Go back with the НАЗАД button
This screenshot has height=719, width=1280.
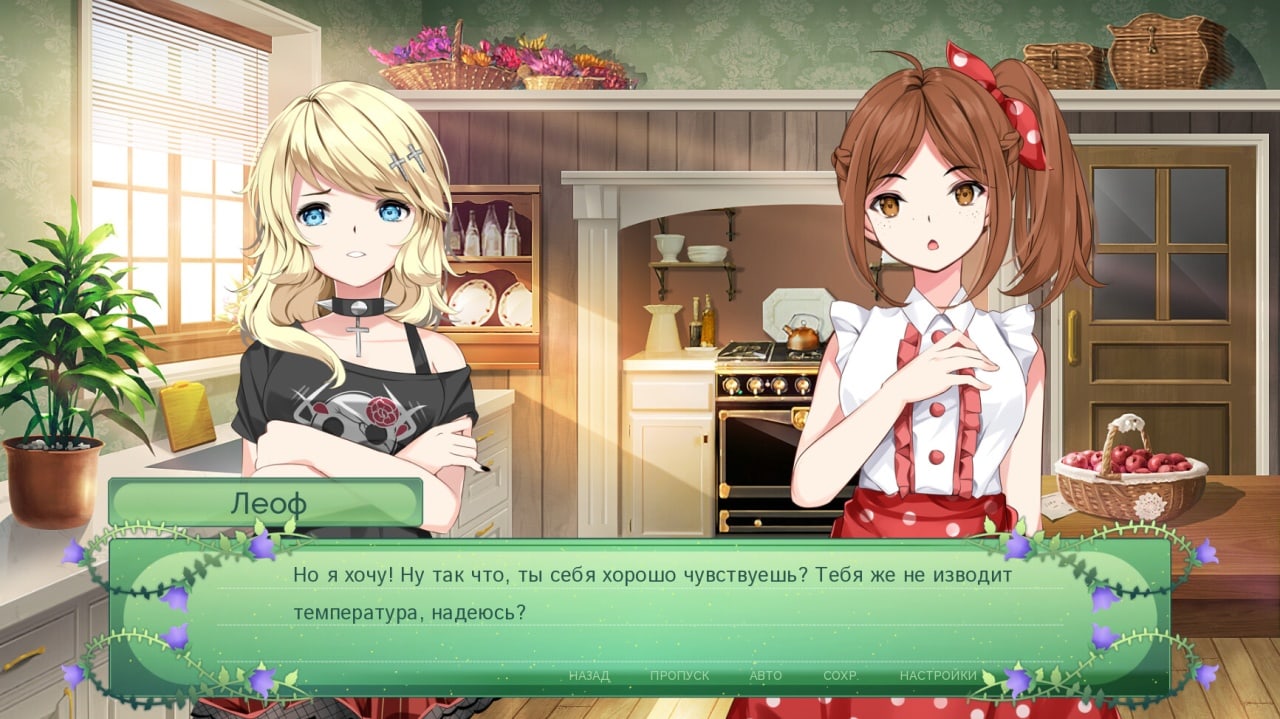click(x=589, y=676)
